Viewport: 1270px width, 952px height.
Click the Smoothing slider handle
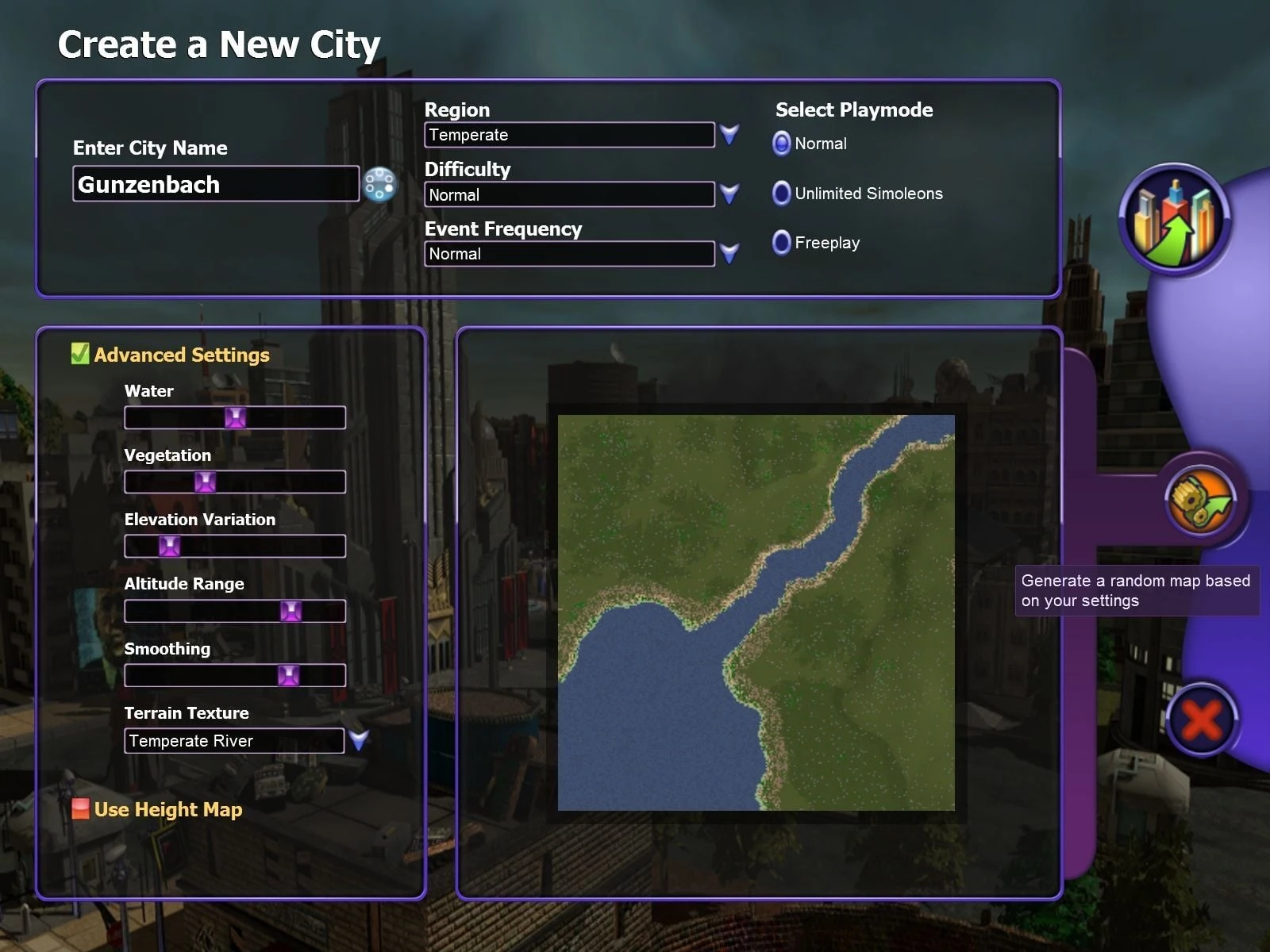288,675
